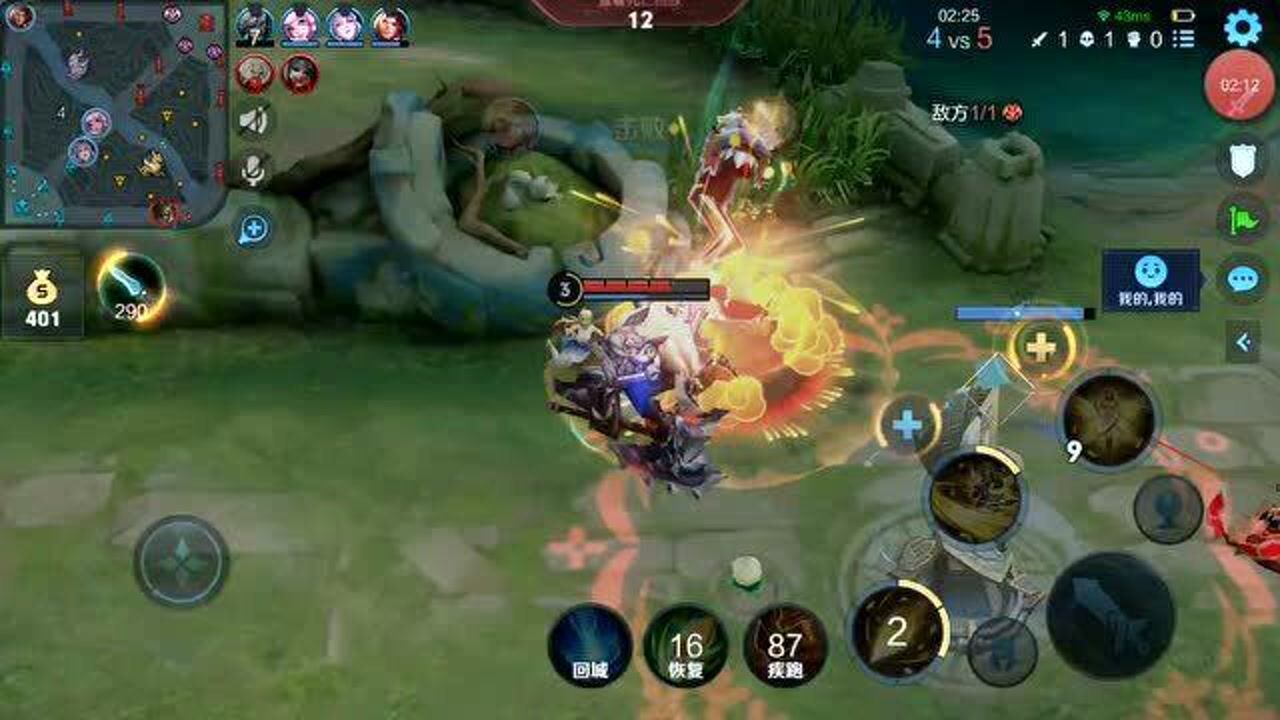Send the 我的,我的 quick message

[x=1150, y=280]
